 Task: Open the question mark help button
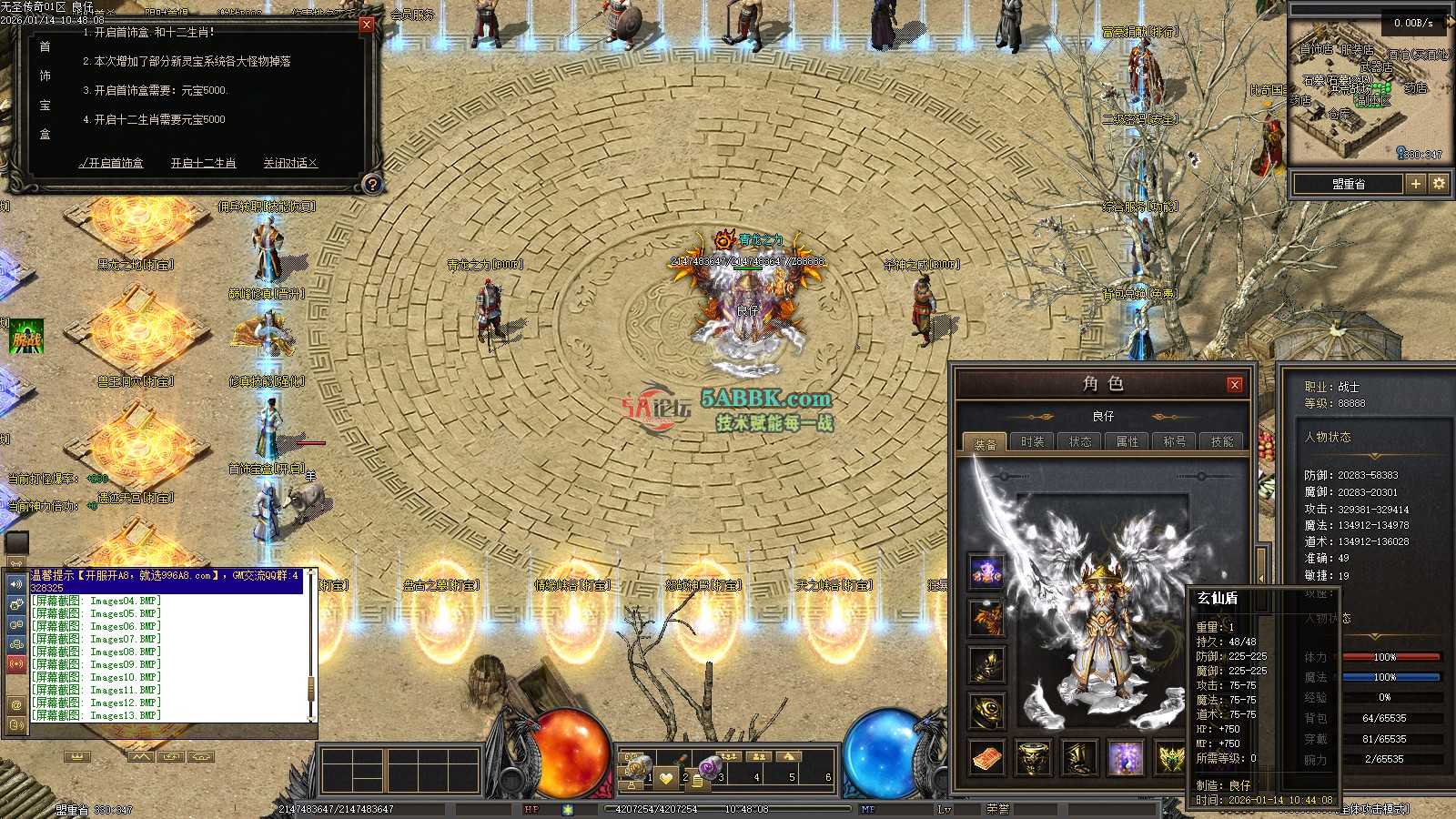pyautogui.click(x=371, y=185)
